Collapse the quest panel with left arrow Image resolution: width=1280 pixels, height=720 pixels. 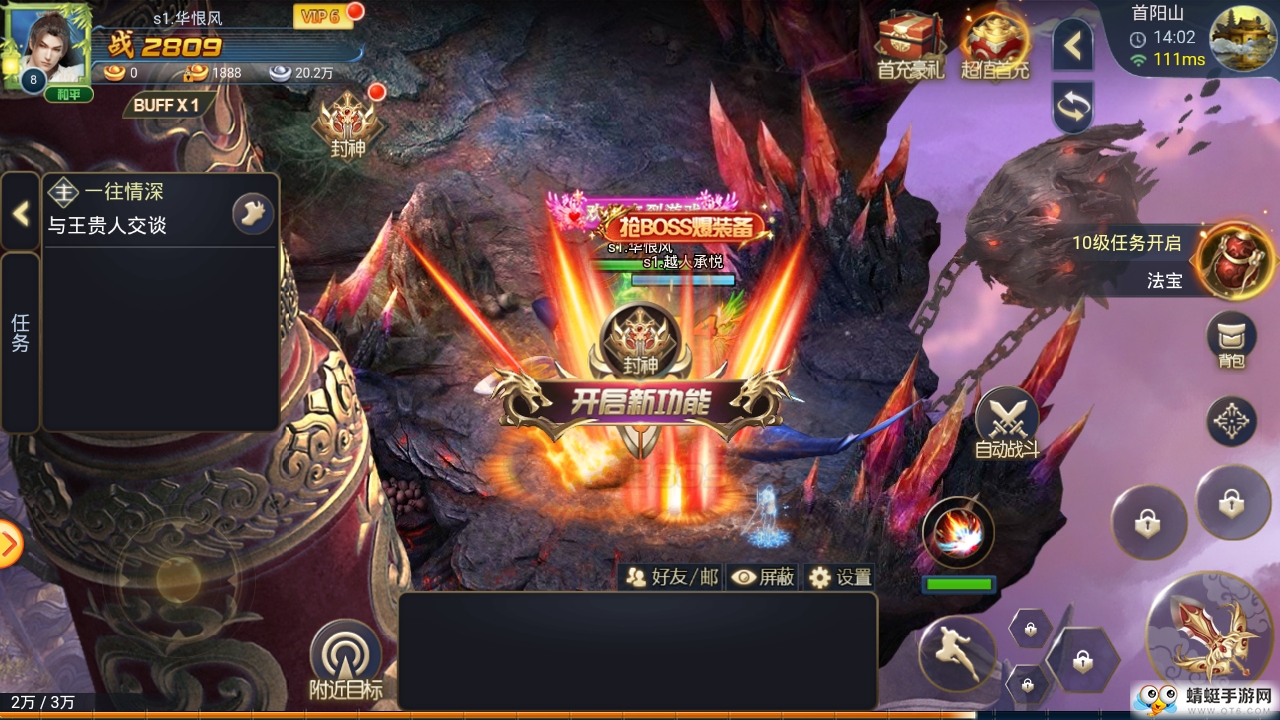point(19,212)
